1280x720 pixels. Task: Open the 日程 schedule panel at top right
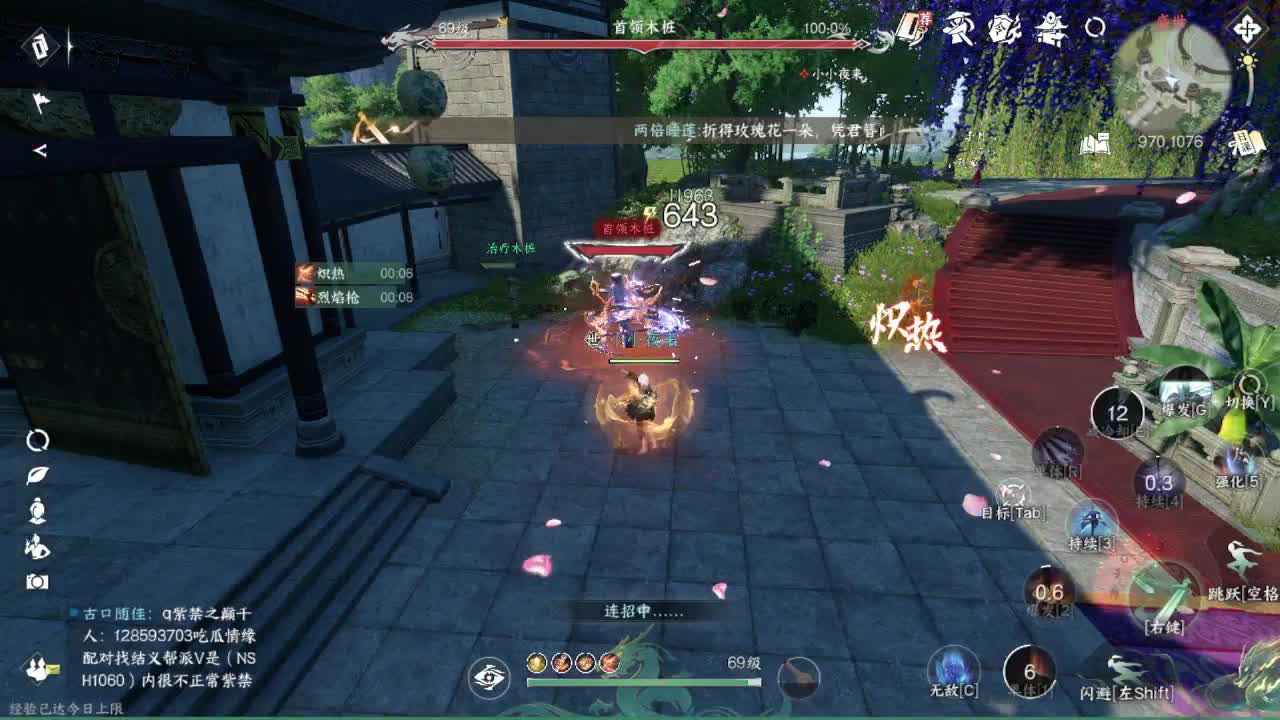pyautogui.click(x=1248, y=140)
